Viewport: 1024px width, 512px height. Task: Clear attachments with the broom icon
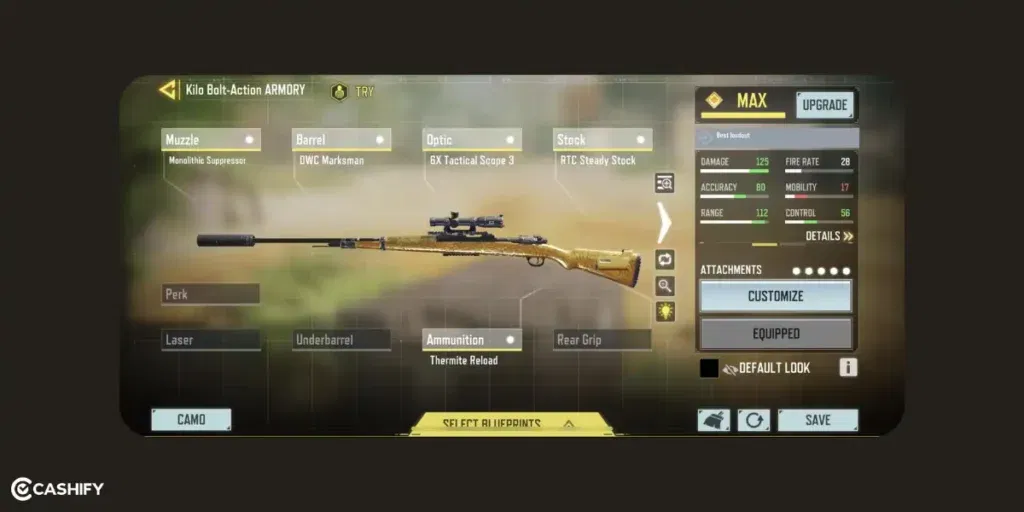(713, 420)
